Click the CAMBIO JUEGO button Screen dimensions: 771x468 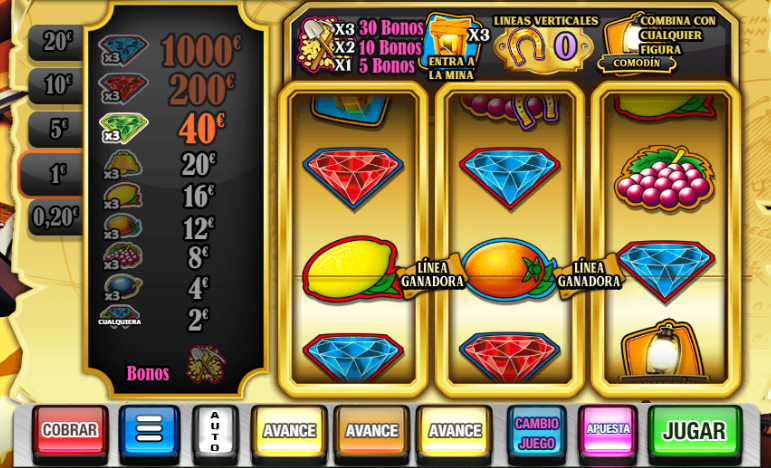pos(536,430)
